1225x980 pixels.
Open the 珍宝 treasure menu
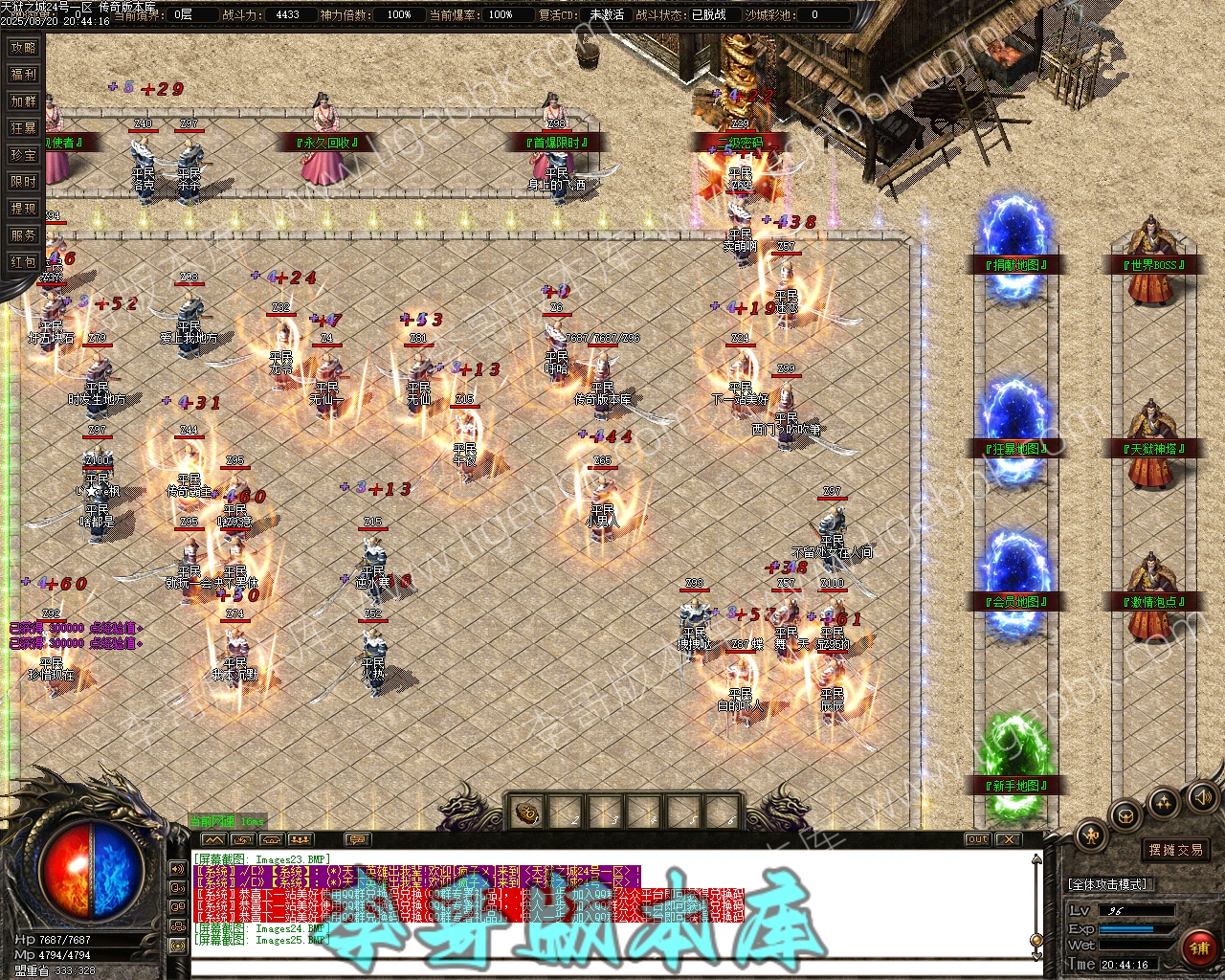tap(23, 155)
